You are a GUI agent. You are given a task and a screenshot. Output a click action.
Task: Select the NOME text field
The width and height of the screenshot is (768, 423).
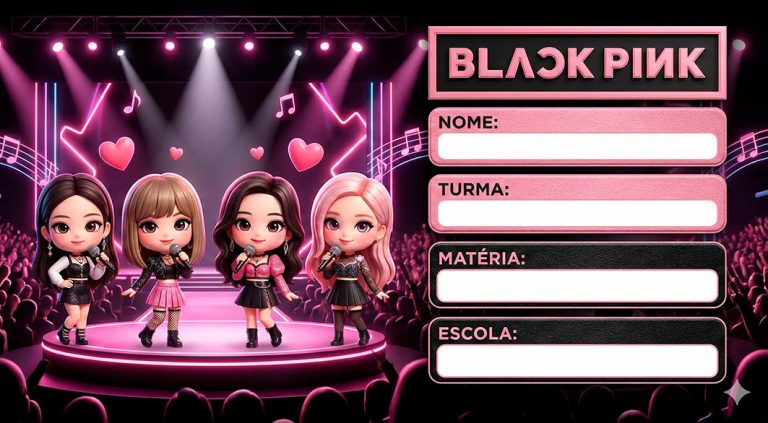[577, 146]
